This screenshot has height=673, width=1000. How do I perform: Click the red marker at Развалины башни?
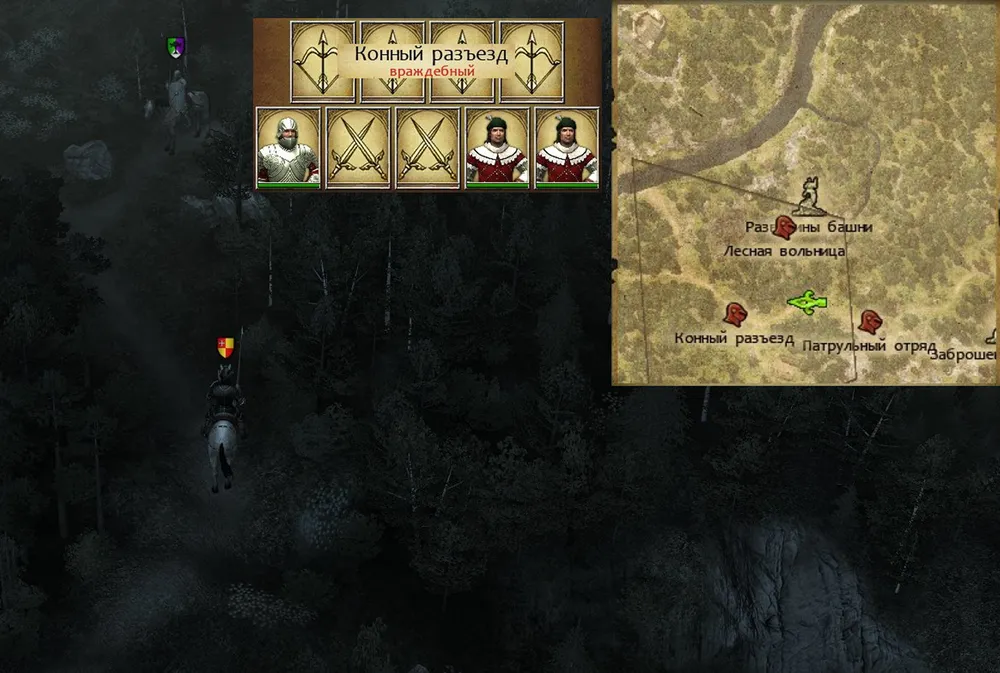(787, 227)
